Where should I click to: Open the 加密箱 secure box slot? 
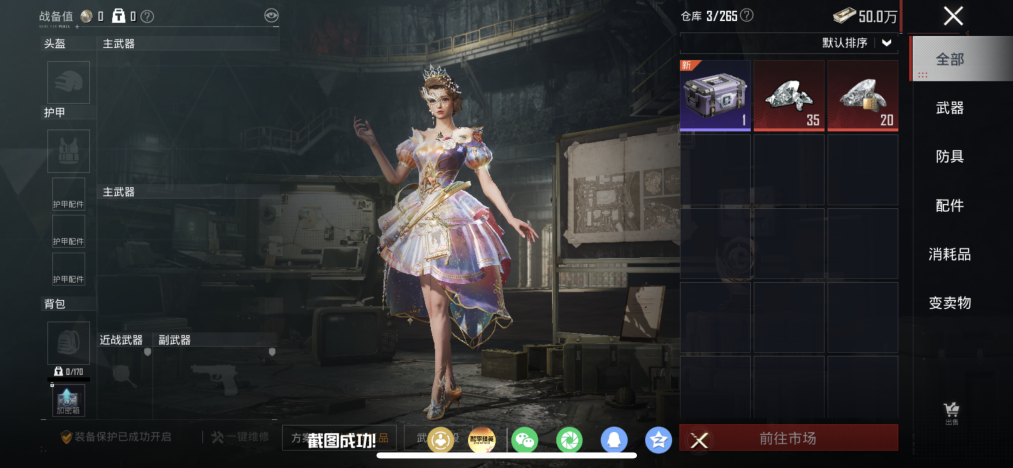pos(68,400)
